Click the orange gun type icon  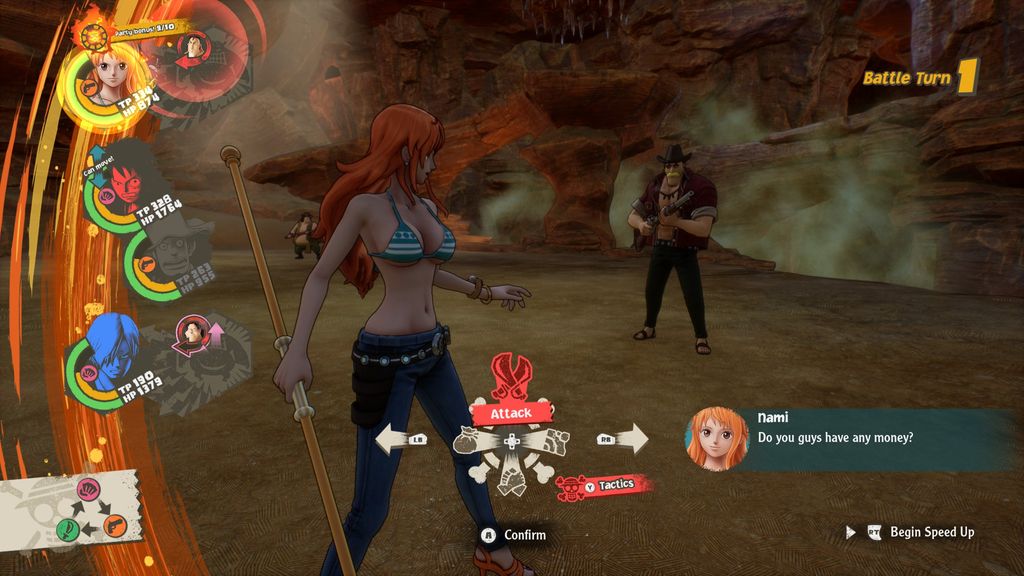tap(114, 524)
